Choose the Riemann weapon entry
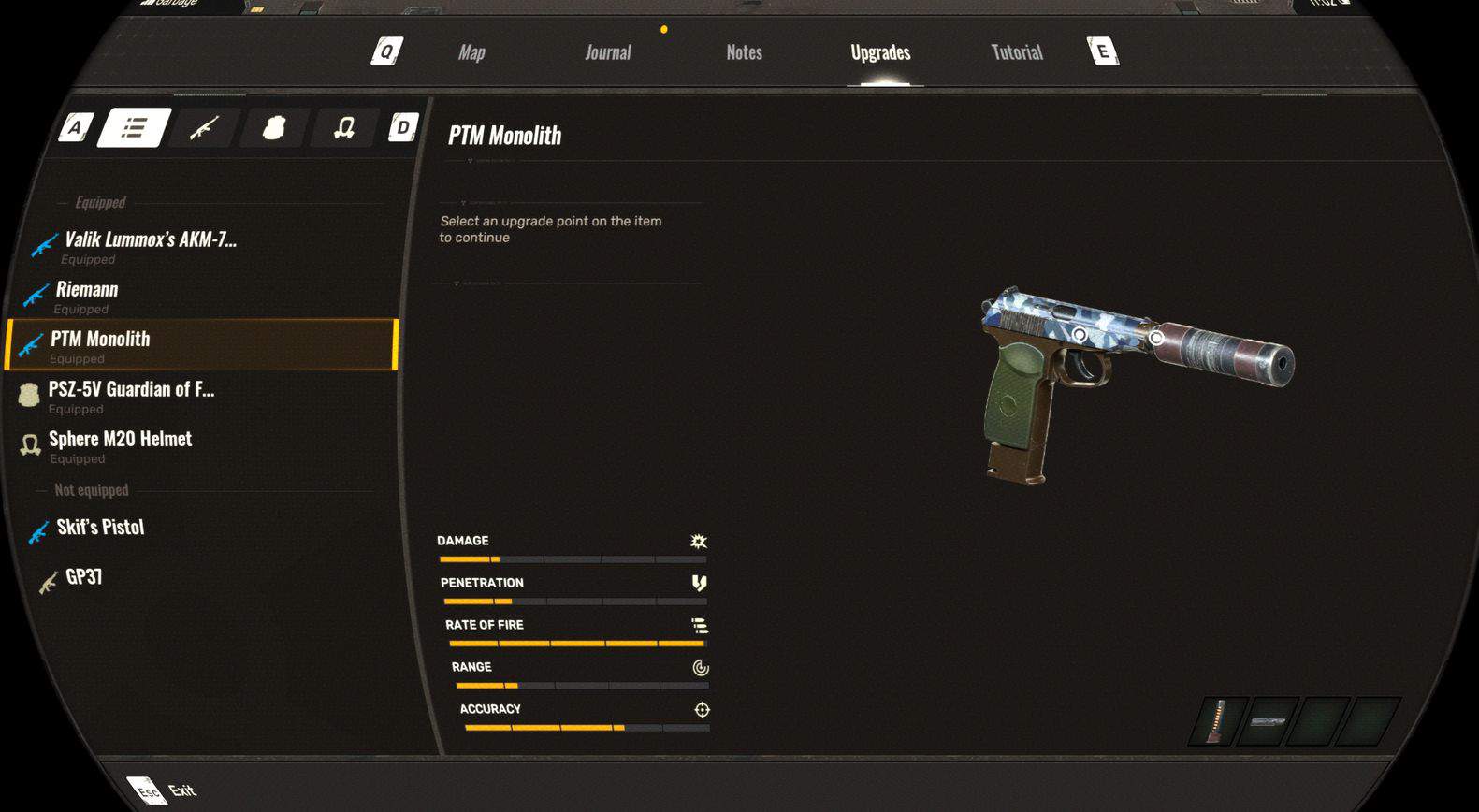This screenshot has width=1479, height=812. click(x=87, y=295)
